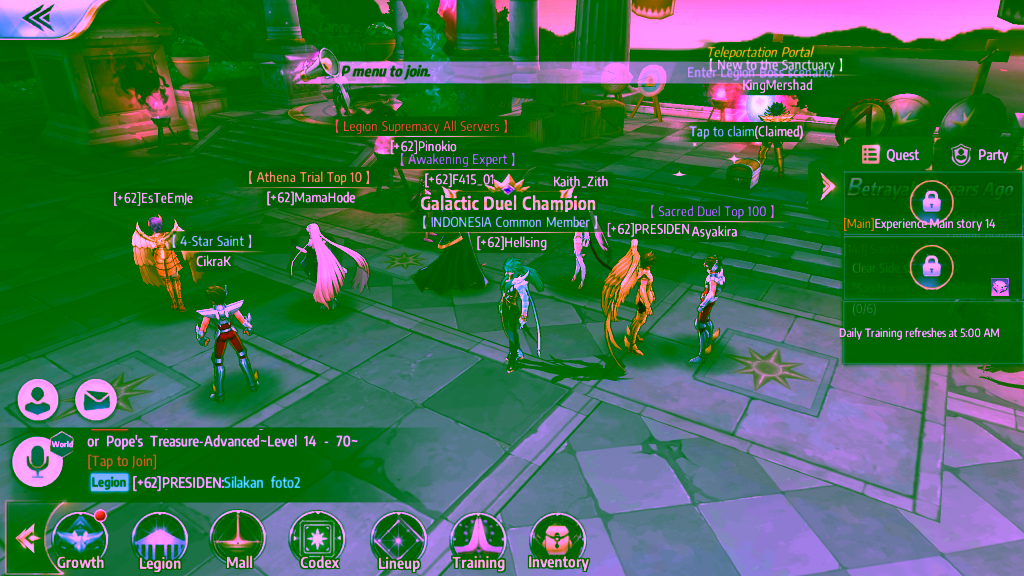Select the Daily Training quest entry
Image resolution: width=1024 pixels, height=576 pixels.
918,333
